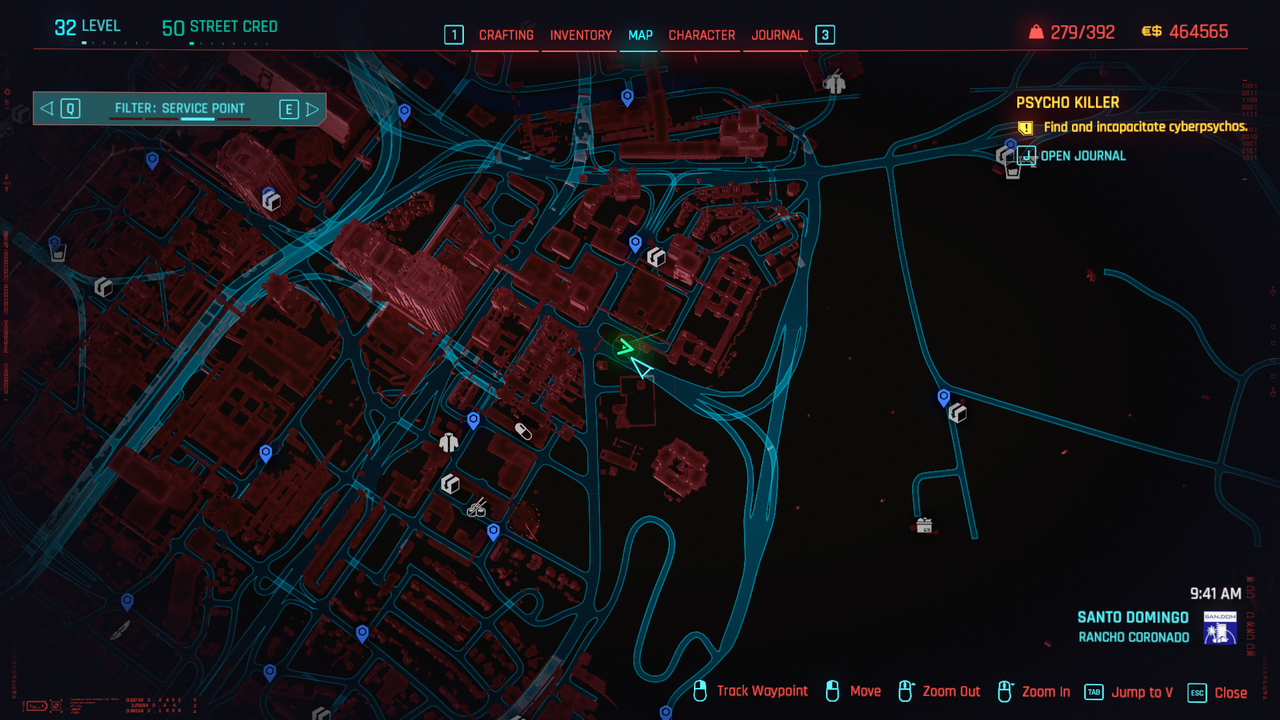Screen dimensions: 1280x720
Task: Select the scissors ripperdoc marker on the map
Action: click(x=477, y=508)
